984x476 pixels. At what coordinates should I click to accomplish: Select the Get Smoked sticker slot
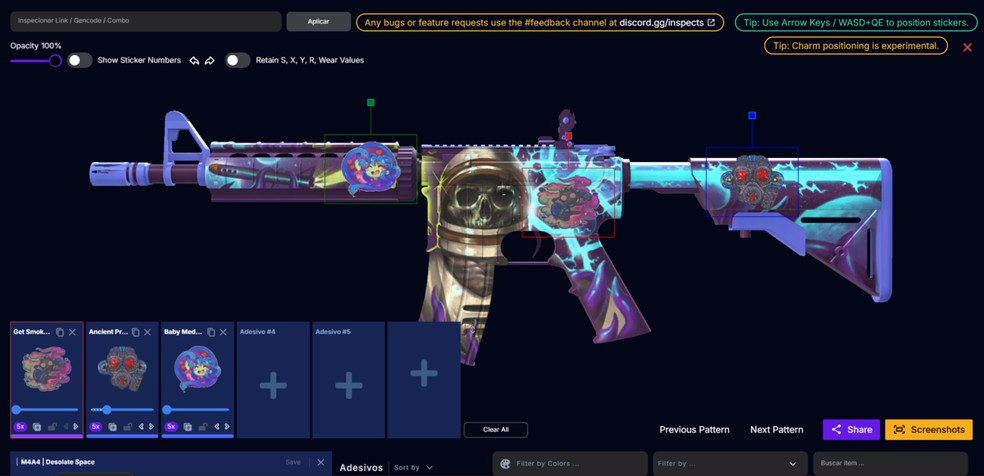[46, 370]
